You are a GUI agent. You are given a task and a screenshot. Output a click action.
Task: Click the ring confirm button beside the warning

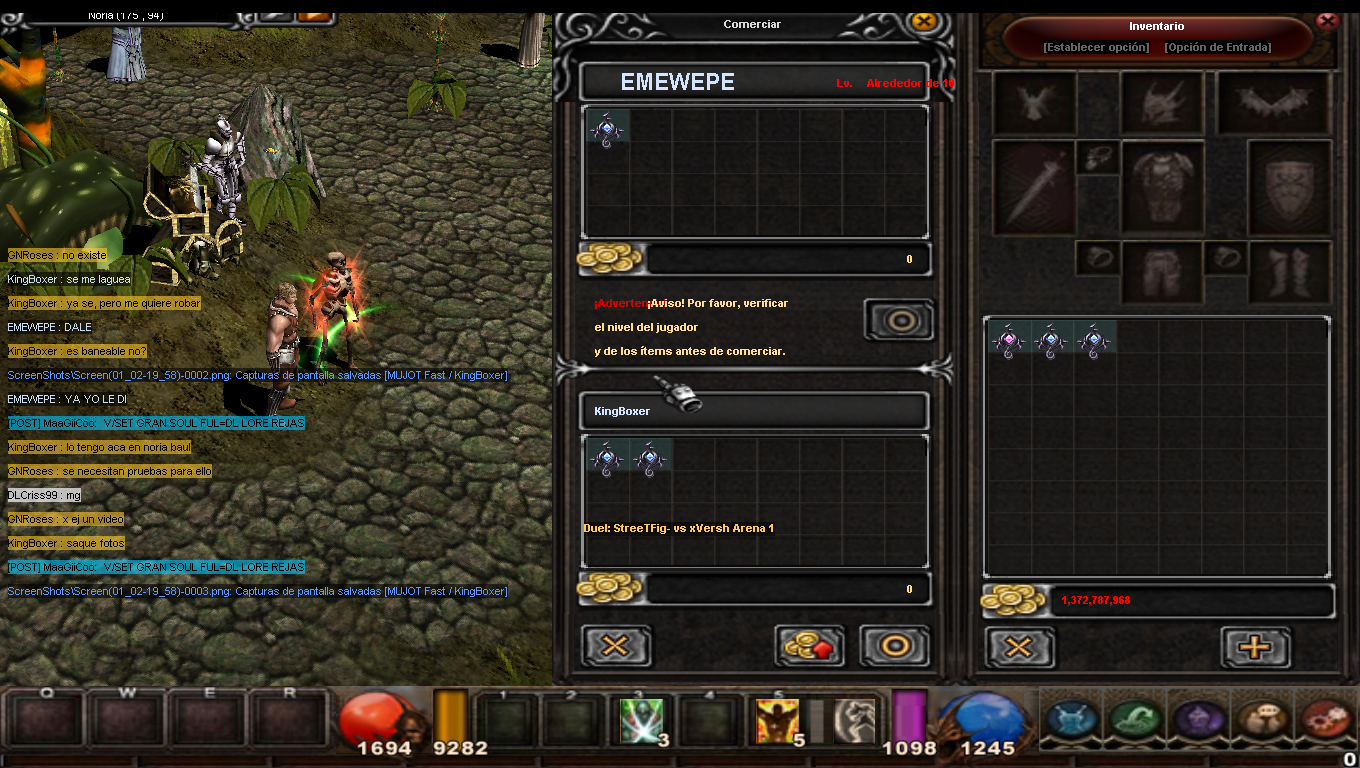coord(899,321)
